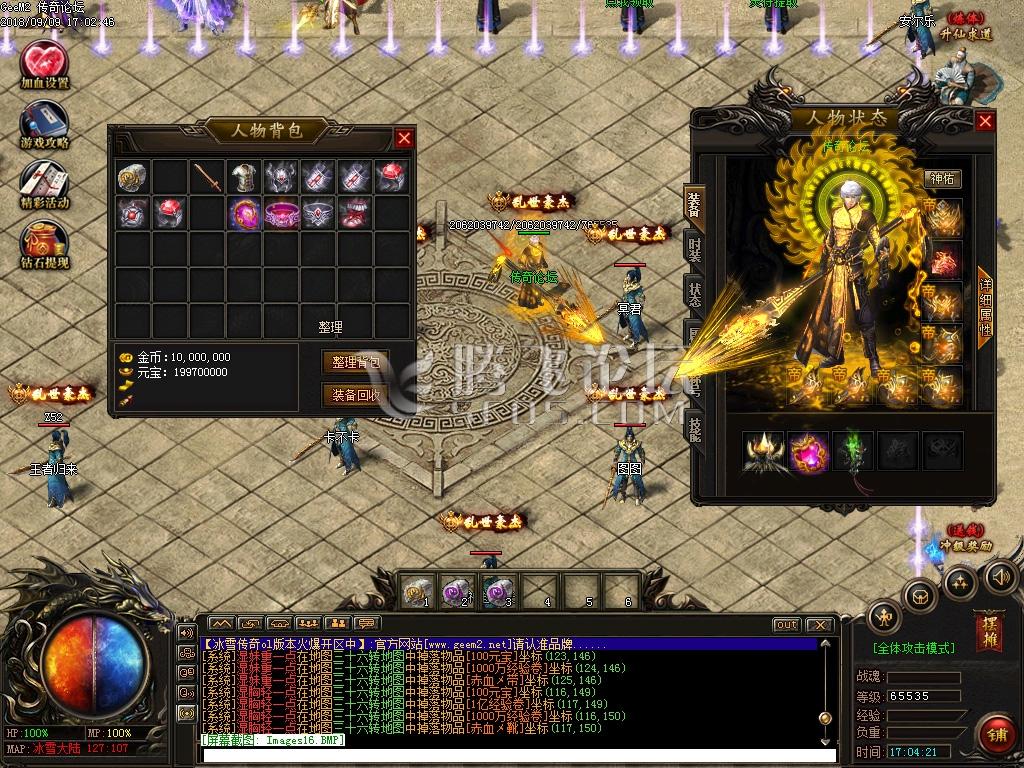This screenshot has width=1024, height=768.
Task: Switch to the 时装 costume tab
Action: coord(693,247)
